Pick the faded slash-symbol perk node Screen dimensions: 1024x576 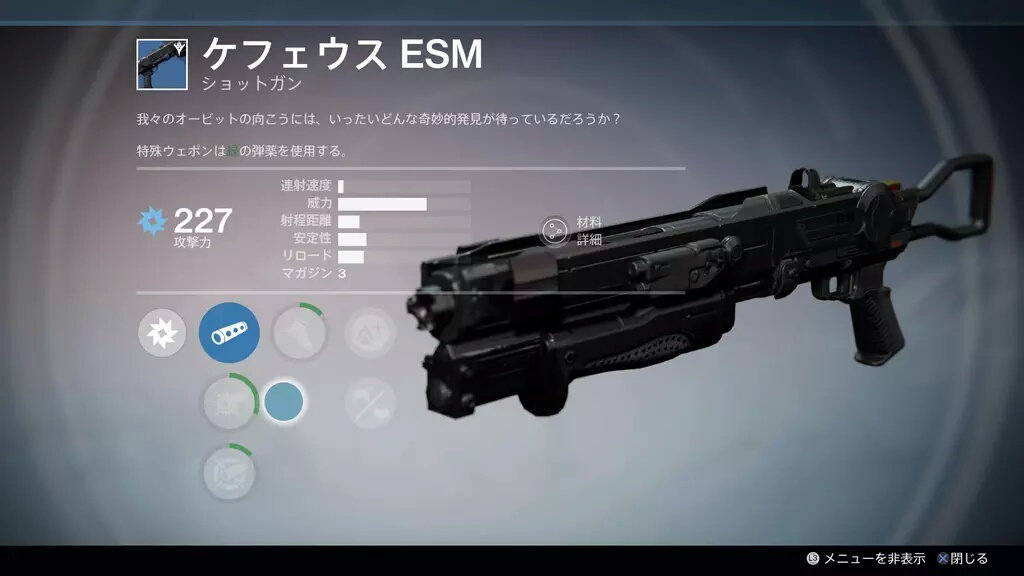pos(369,403)
